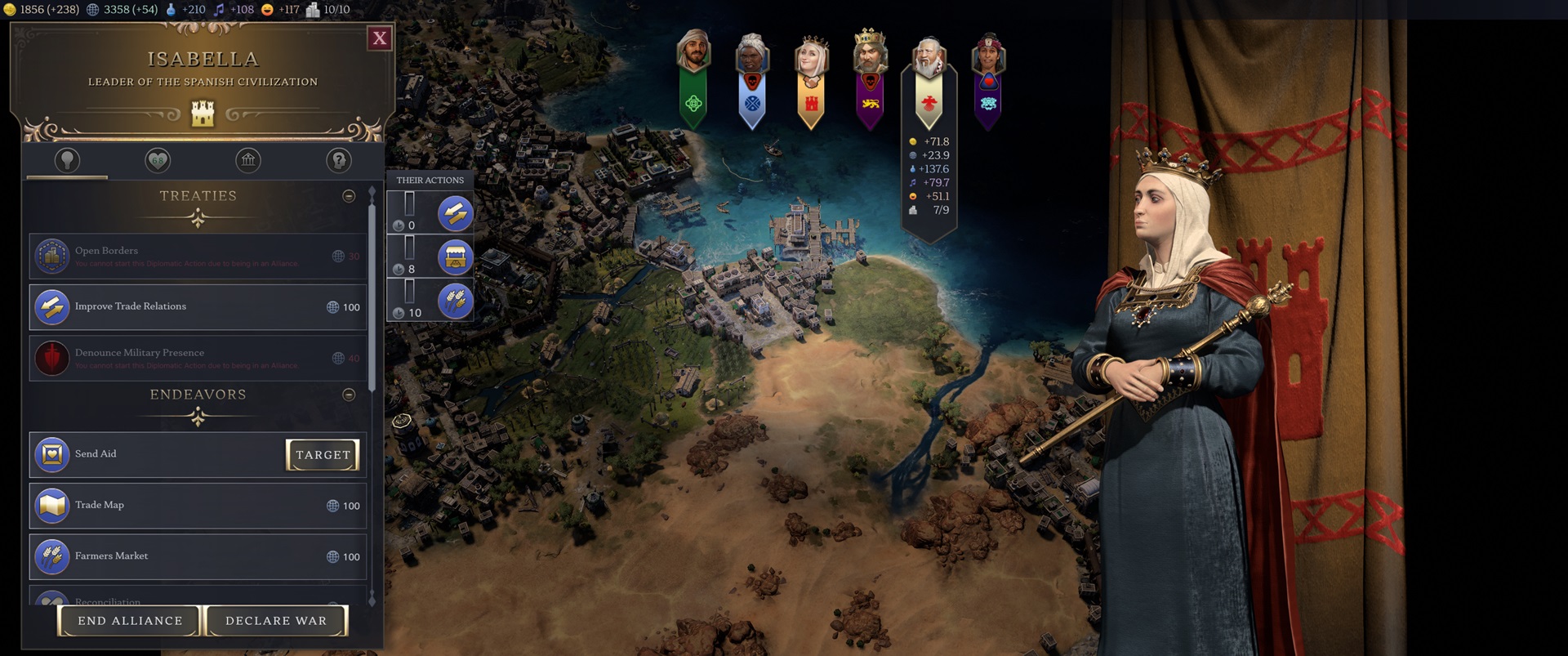The height and width of the screenshot is (656, 1568).
Task: Open the lightbulb diplomacy overview tab
Action: tap(66, 161)
